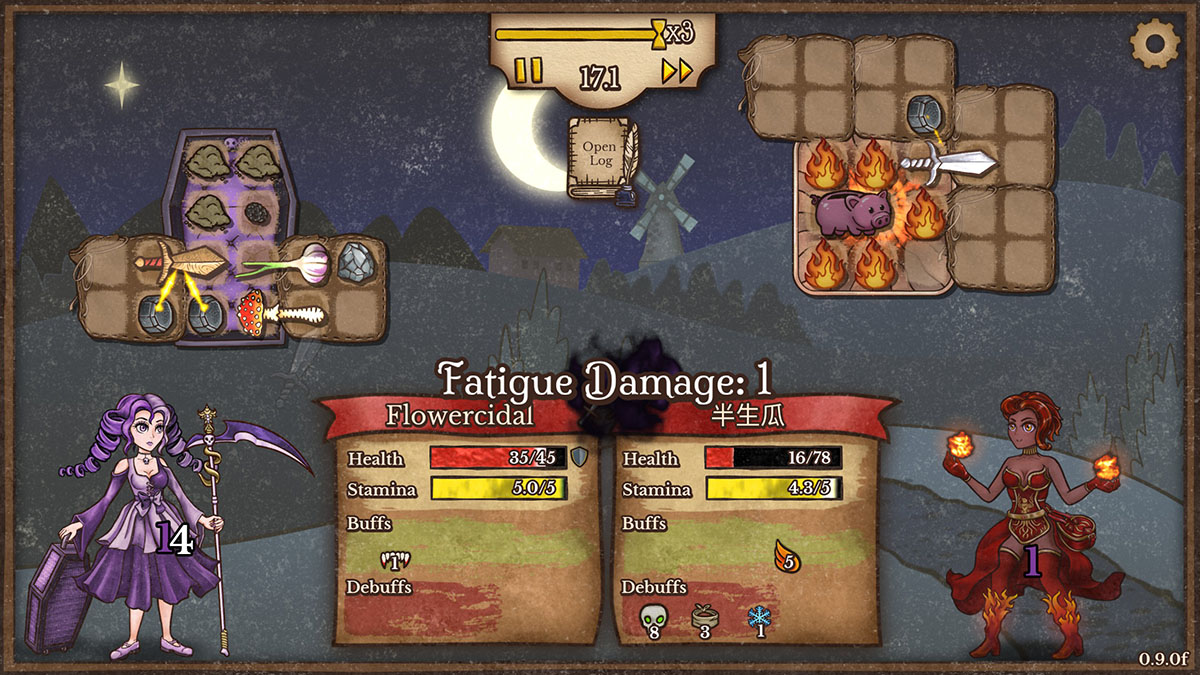Select the opponent's steel sword
The width and height of the screenshot is (1200, 675).
[x=947, y=160]
